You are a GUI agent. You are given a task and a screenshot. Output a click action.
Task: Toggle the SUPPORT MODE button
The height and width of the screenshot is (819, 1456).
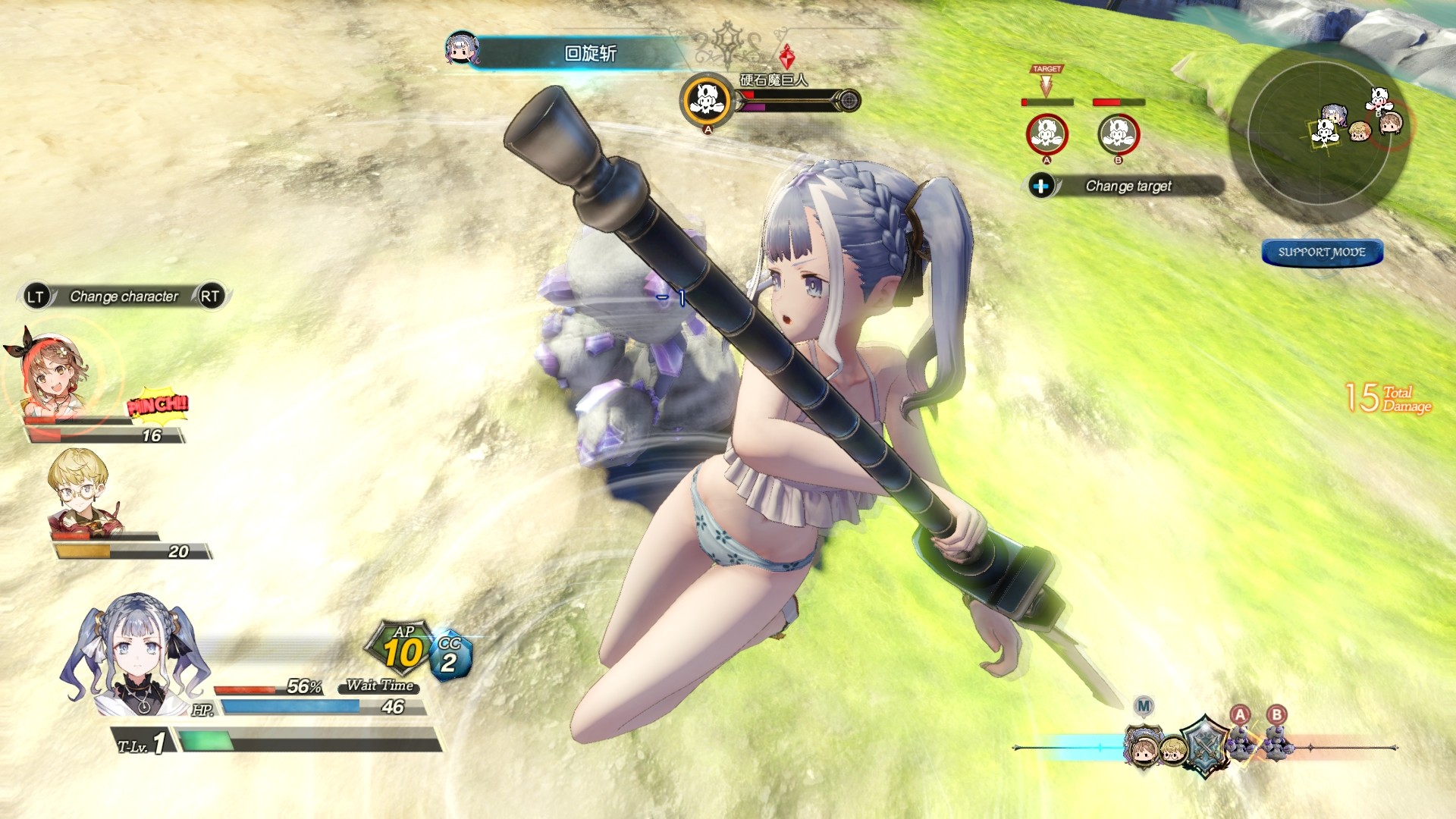click(1322, 253)
